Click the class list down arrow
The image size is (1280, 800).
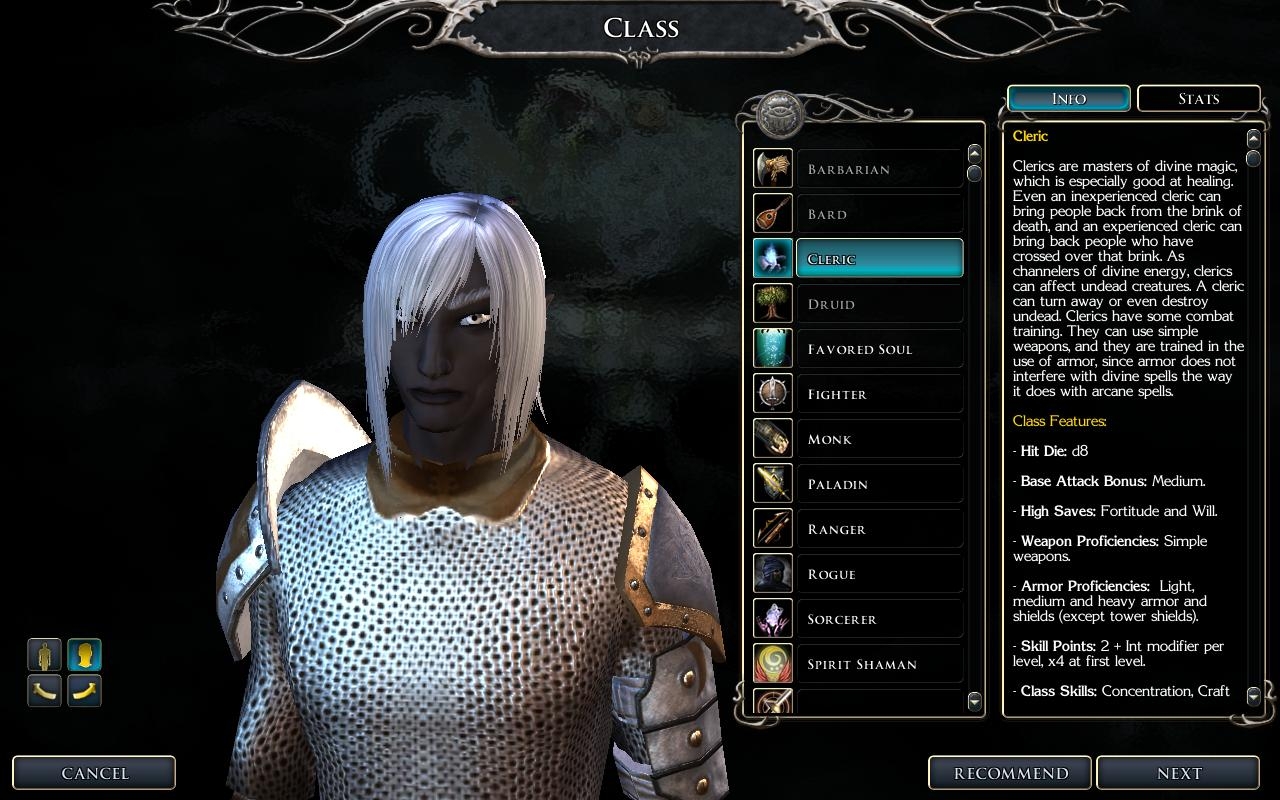point(975,702)
